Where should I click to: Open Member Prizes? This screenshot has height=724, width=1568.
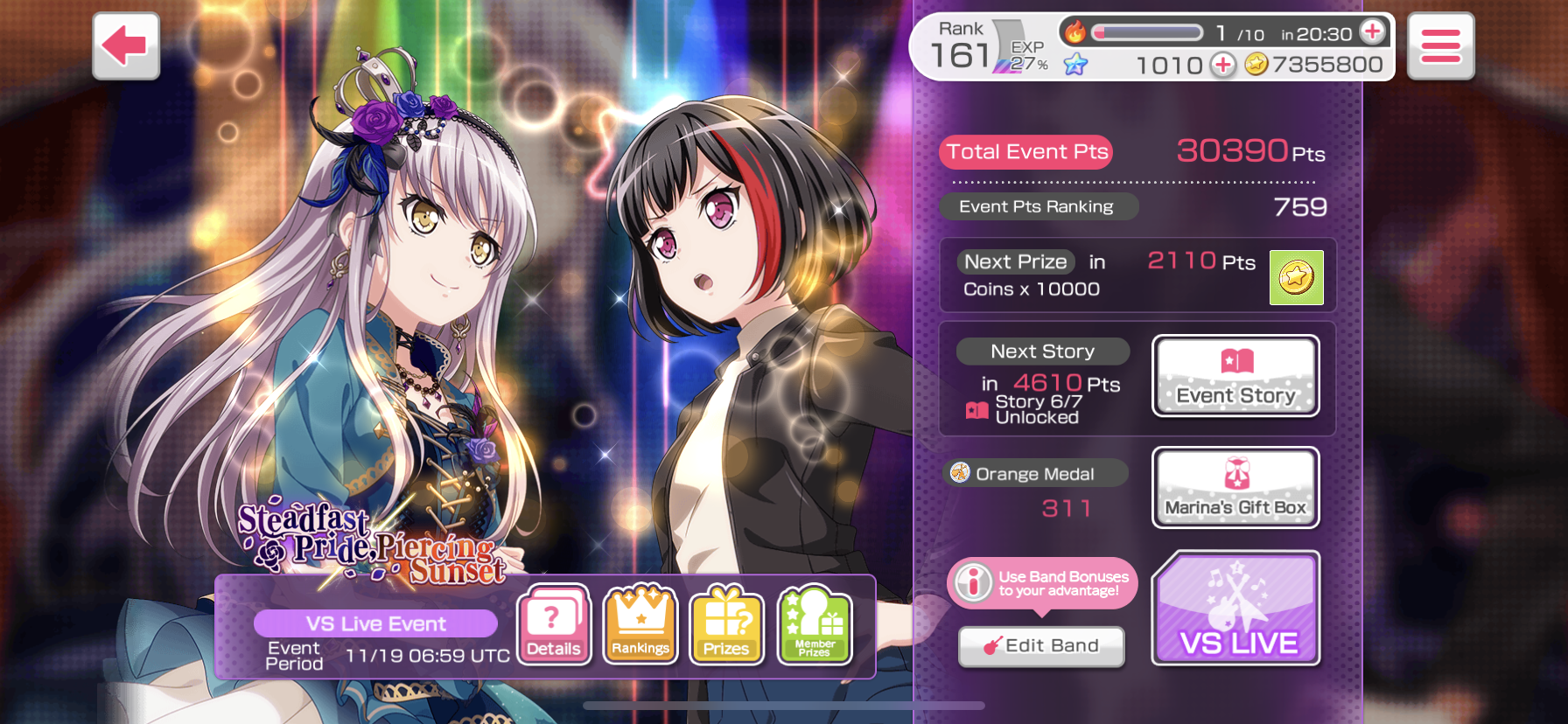tap(814, 624)
